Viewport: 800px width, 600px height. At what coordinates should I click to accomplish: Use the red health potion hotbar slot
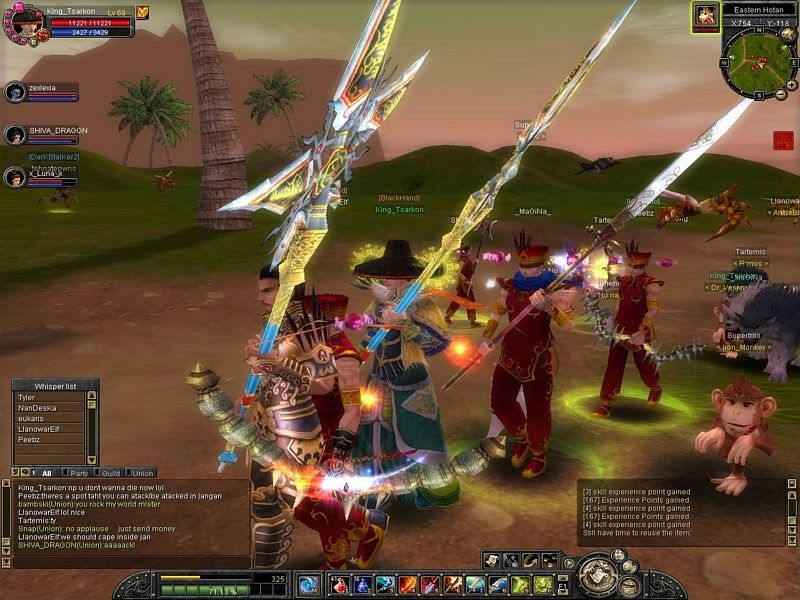341,585
